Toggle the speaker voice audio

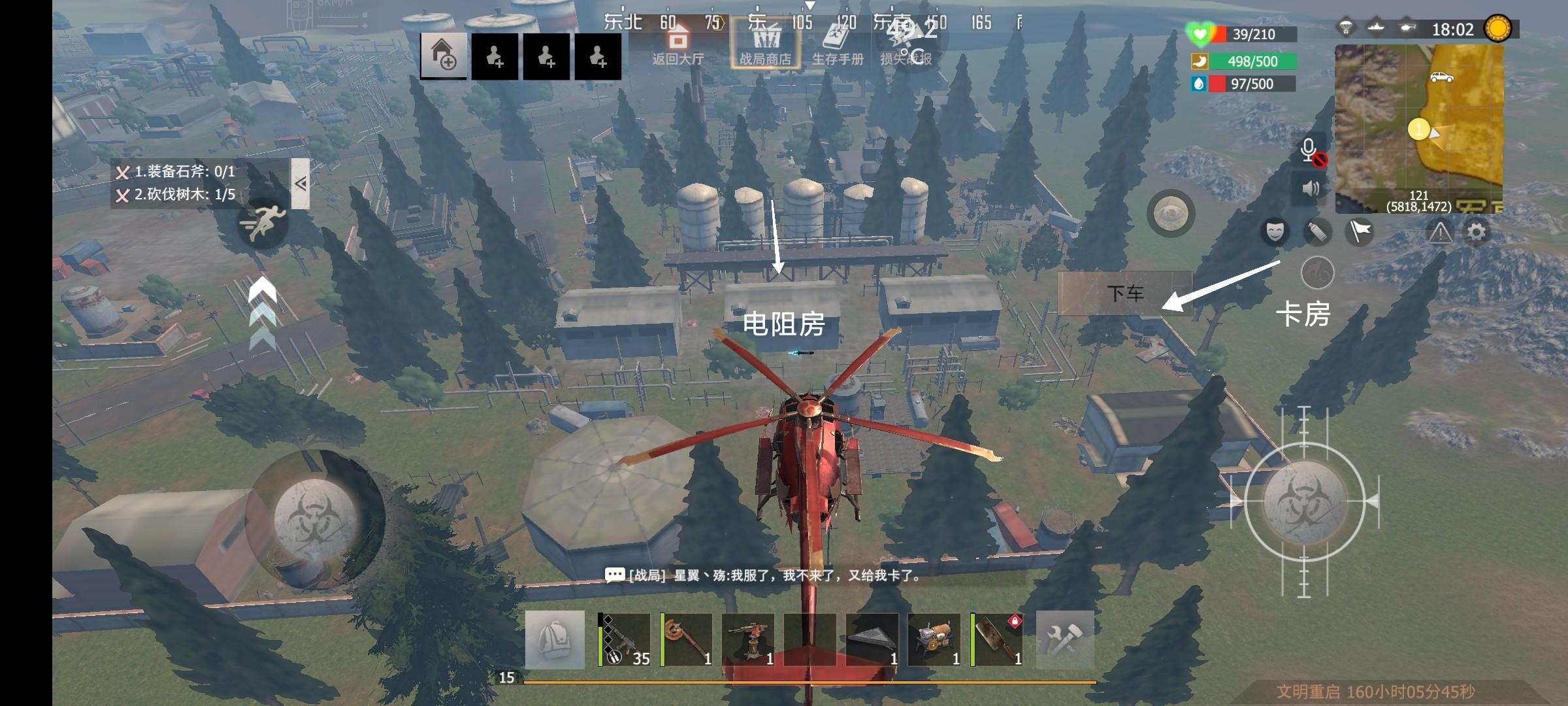[1311, 189]
